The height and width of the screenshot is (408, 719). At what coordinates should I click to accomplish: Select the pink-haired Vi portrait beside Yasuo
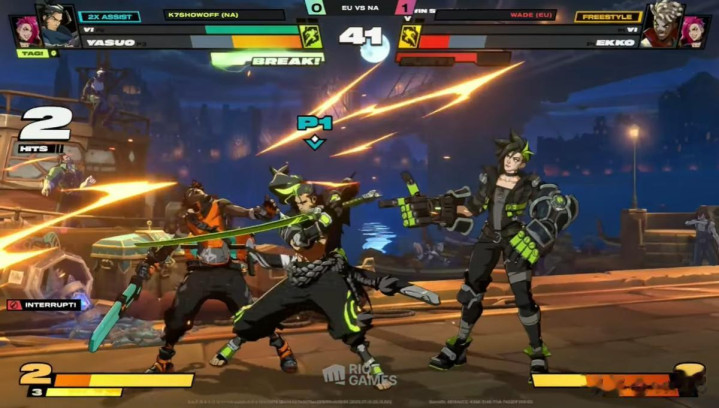point(25,32)
